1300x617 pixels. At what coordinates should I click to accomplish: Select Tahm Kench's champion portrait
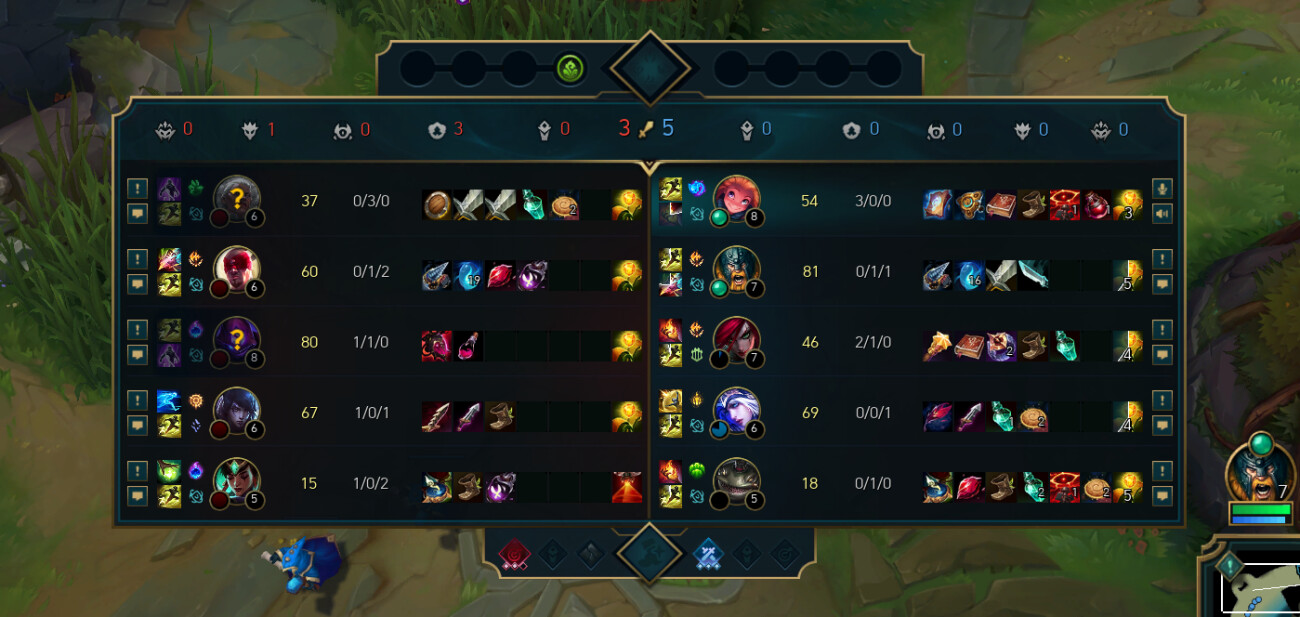pyautogui.click(x=736, y=483)
